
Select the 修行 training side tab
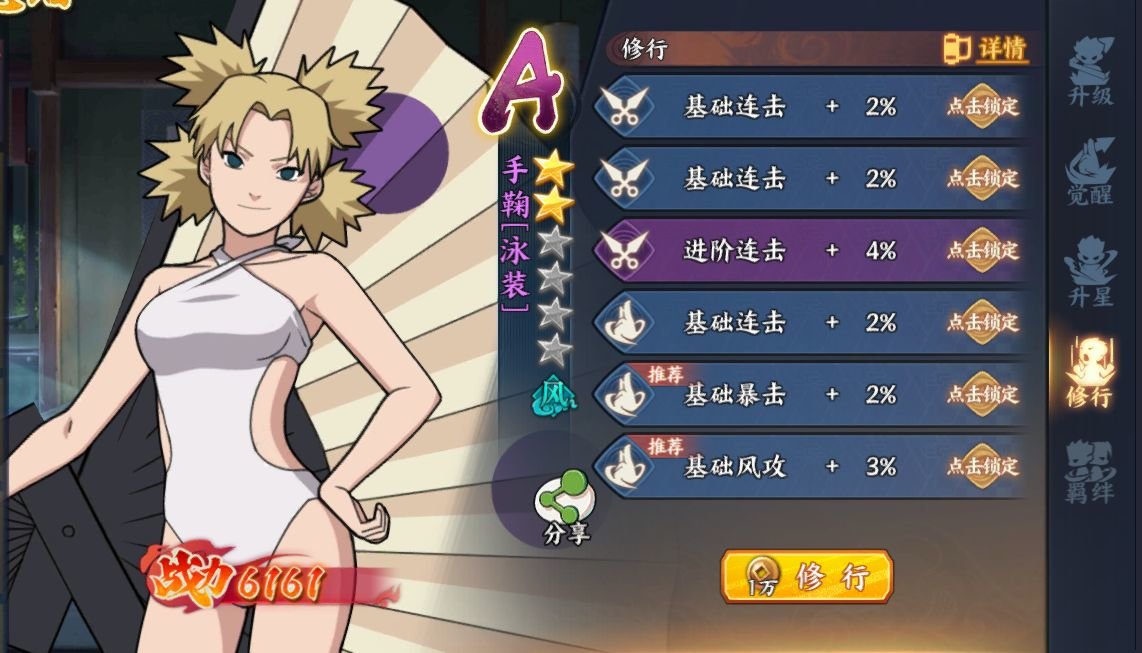(x=1089, y=372)
